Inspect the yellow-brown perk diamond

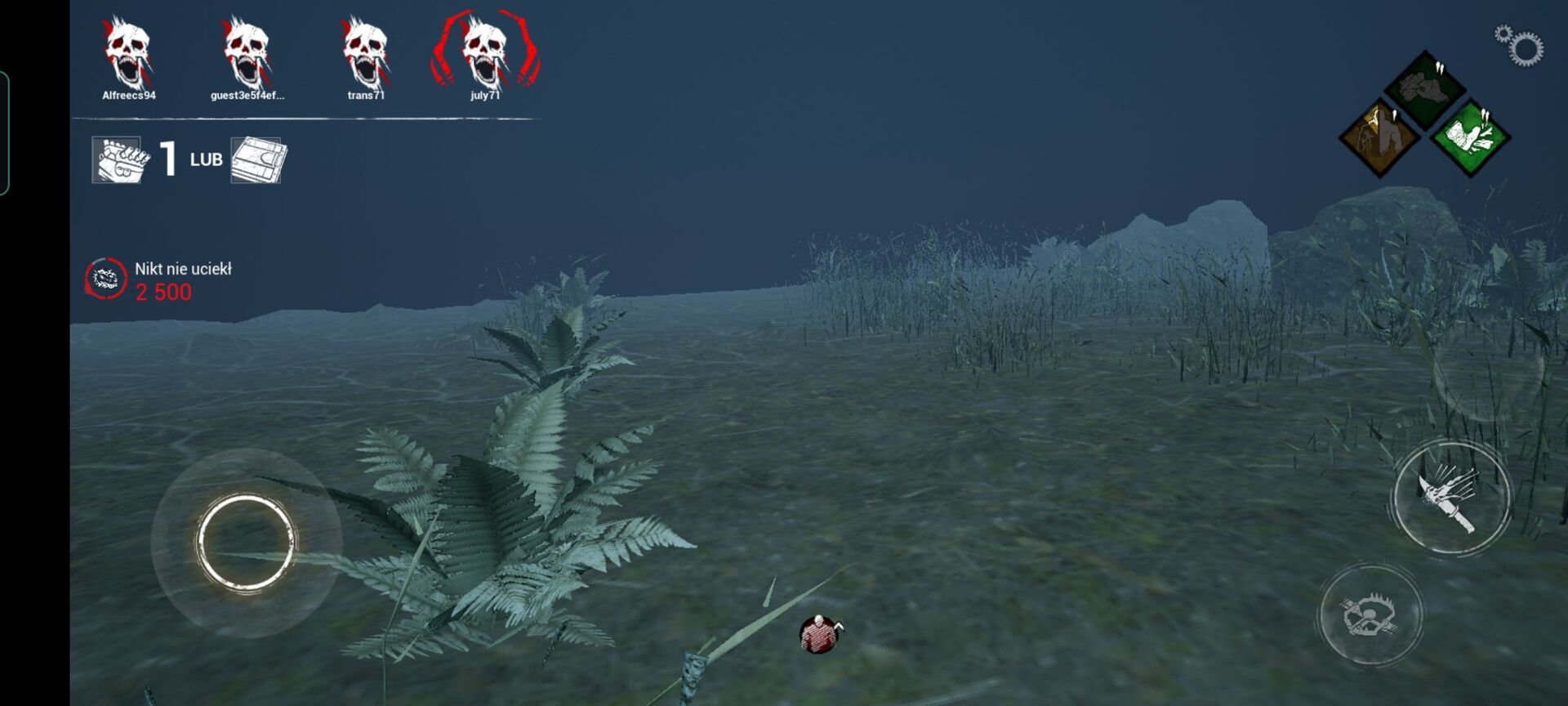[1381, 136]
